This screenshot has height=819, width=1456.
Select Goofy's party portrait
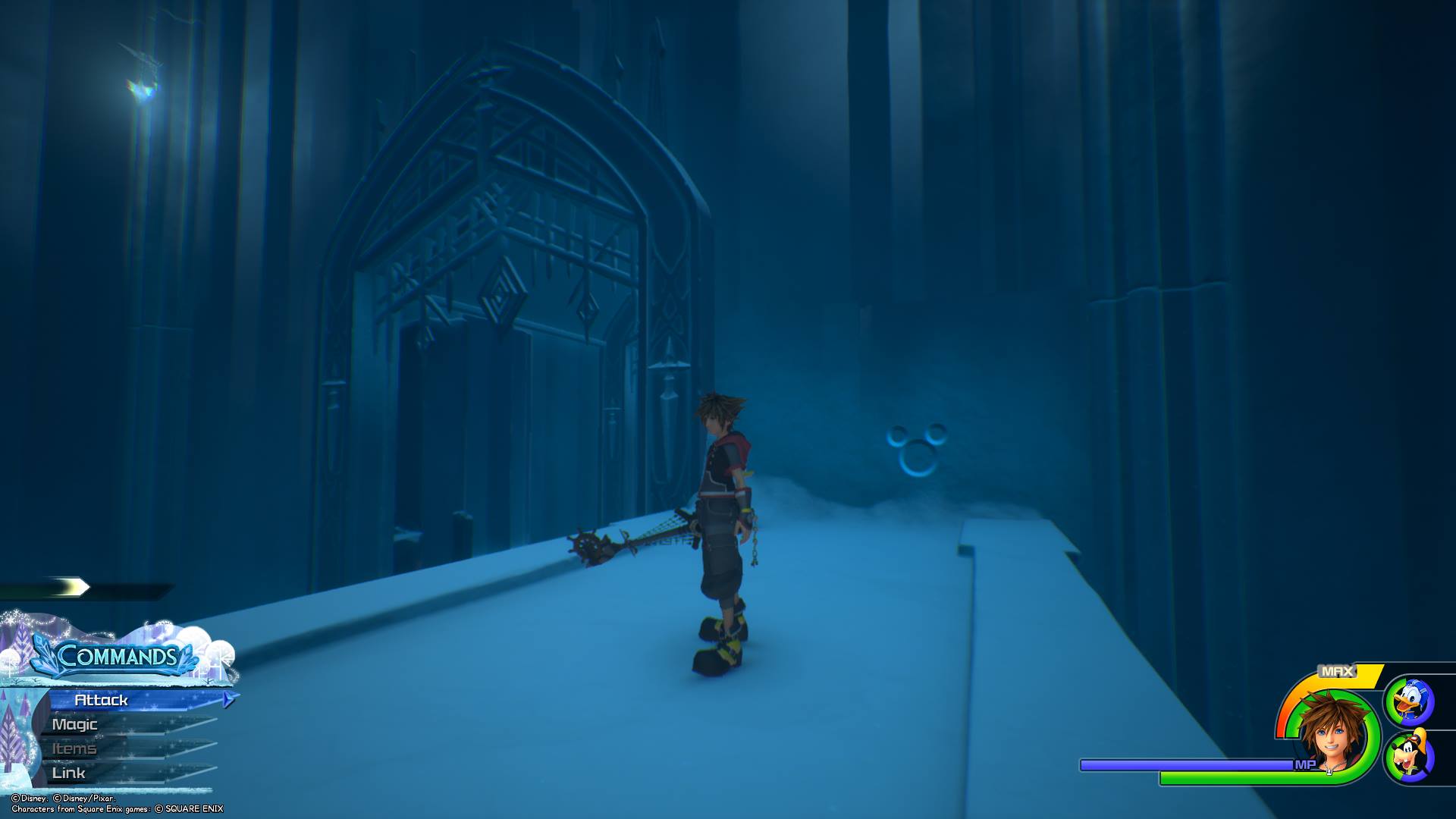(1410, 757)
